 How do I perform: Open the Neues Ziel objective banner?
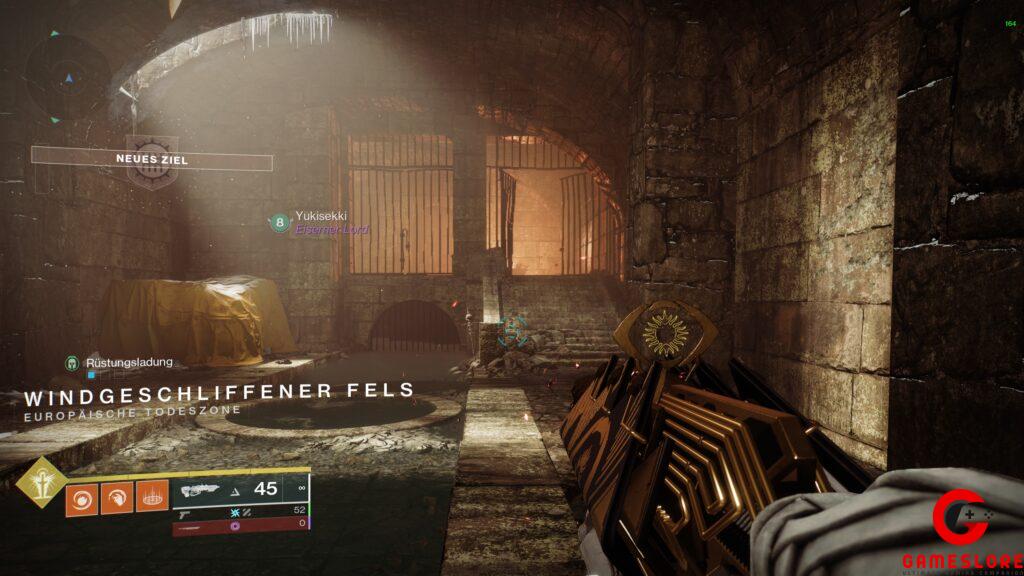152,159
